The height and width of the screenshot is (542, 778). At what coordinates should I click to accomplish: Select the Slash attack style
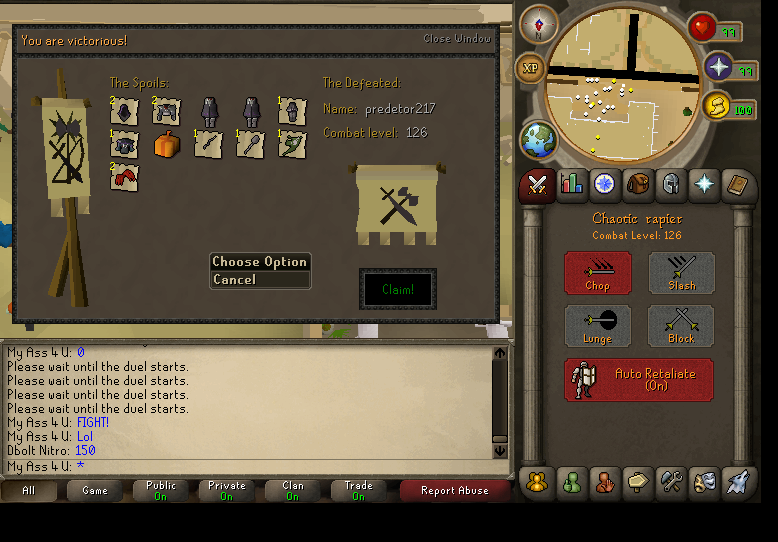click(x=681, y=273)
